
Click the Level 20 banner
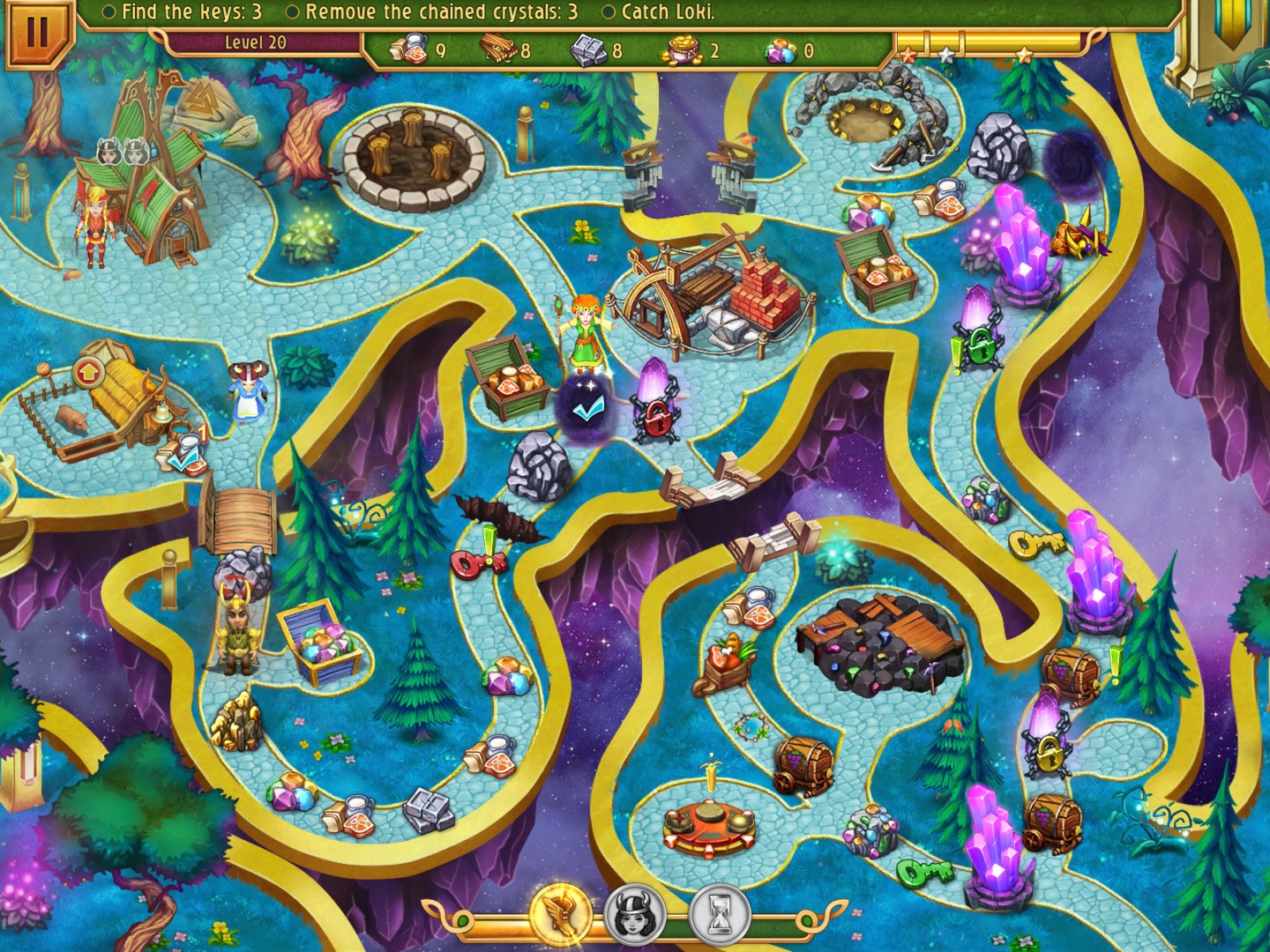tap(255, 41)
